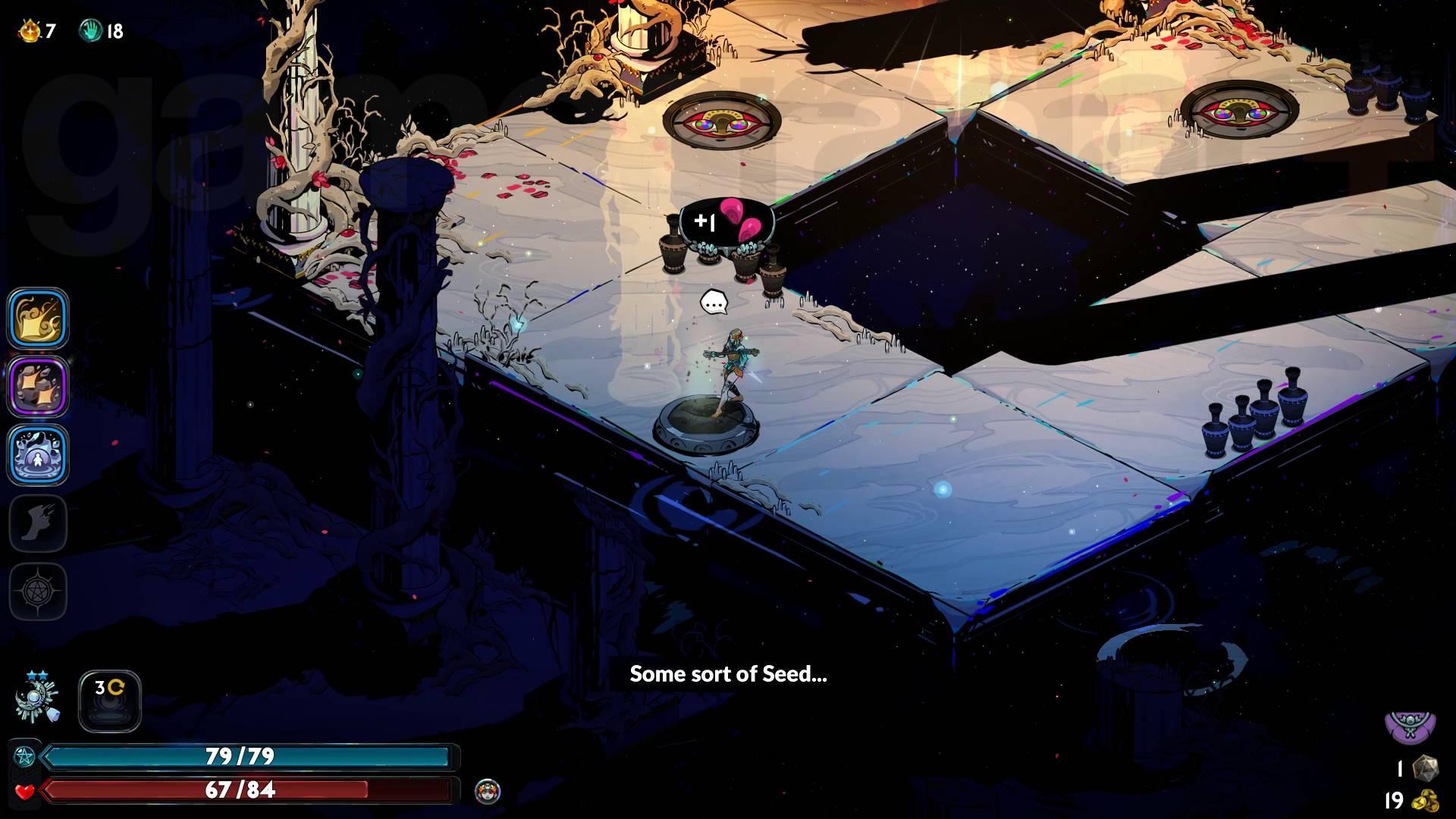1456x819 pixels.
Task: Select the blue circle Cast boon icon
Action: click(x=38, y=454)
